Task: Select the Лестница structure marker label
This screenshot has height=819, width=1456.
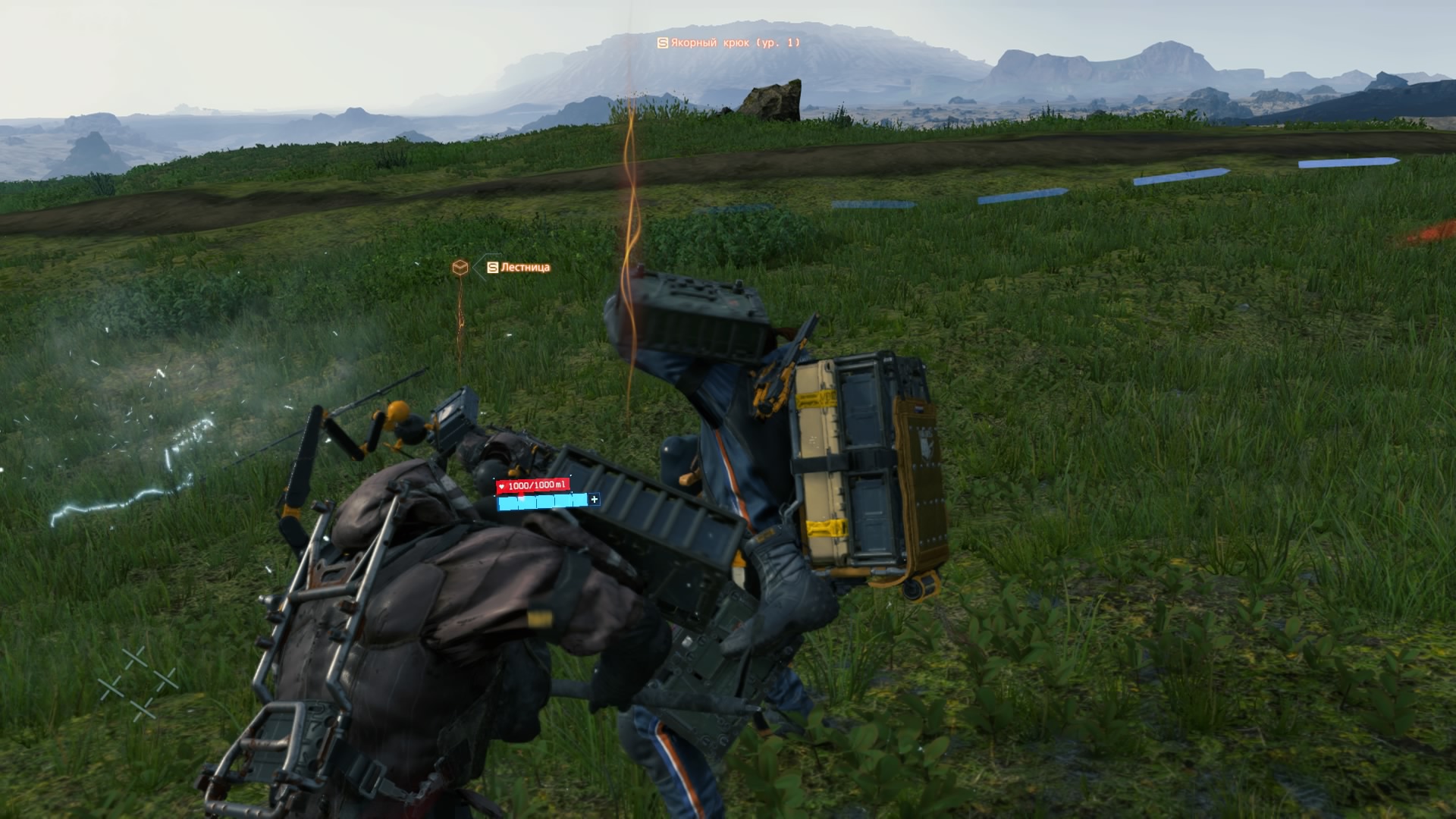Action: (x=519, y=268)
